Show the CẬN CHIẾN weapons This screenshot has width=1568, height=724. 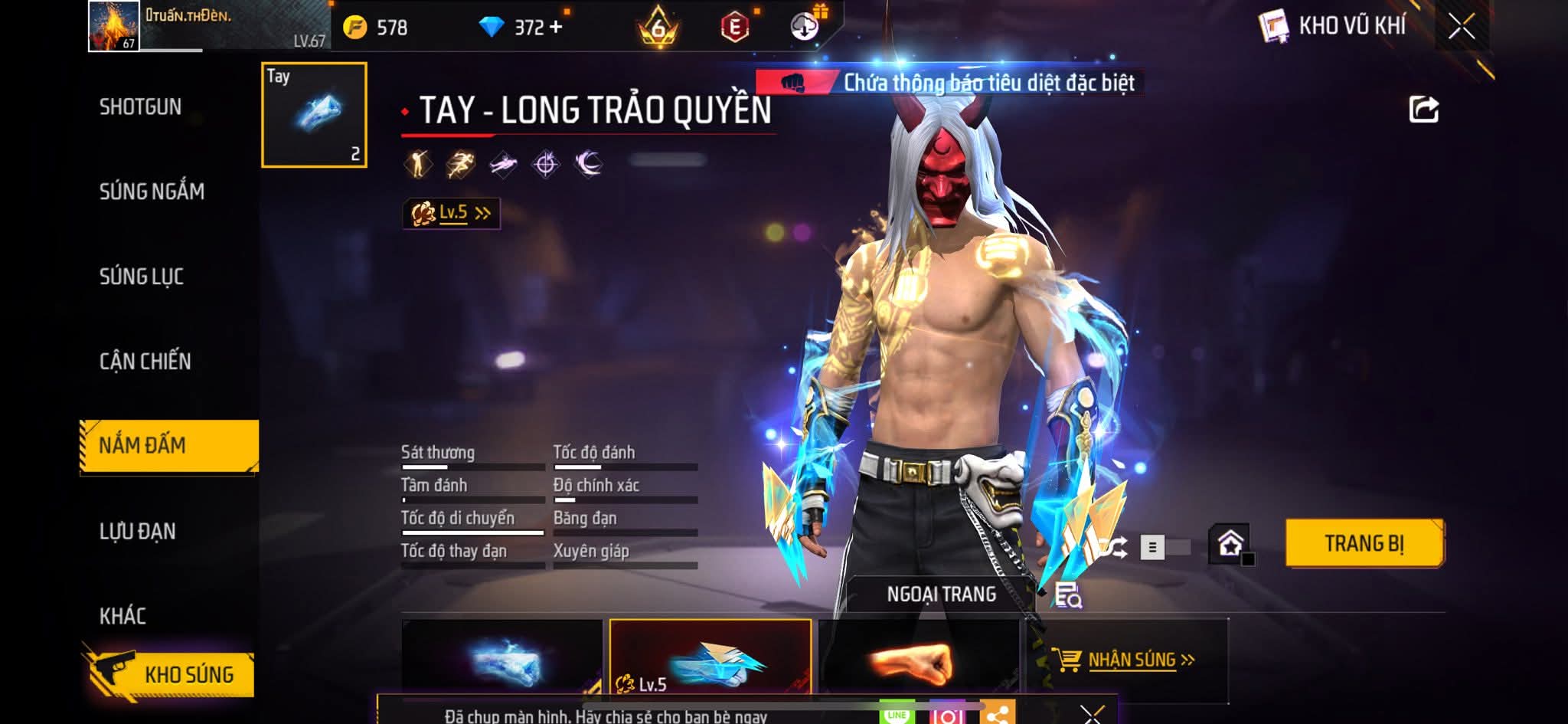[x=145, y=362]
